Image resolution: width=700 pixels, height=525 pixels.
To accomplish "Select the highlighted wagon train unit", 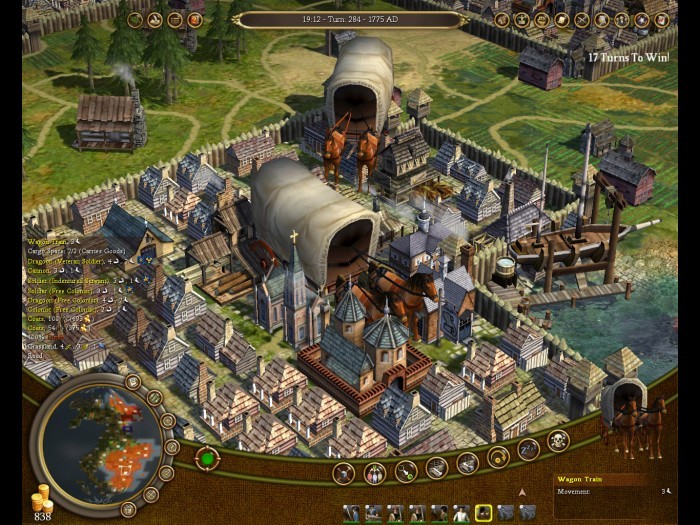I will 483,513.
